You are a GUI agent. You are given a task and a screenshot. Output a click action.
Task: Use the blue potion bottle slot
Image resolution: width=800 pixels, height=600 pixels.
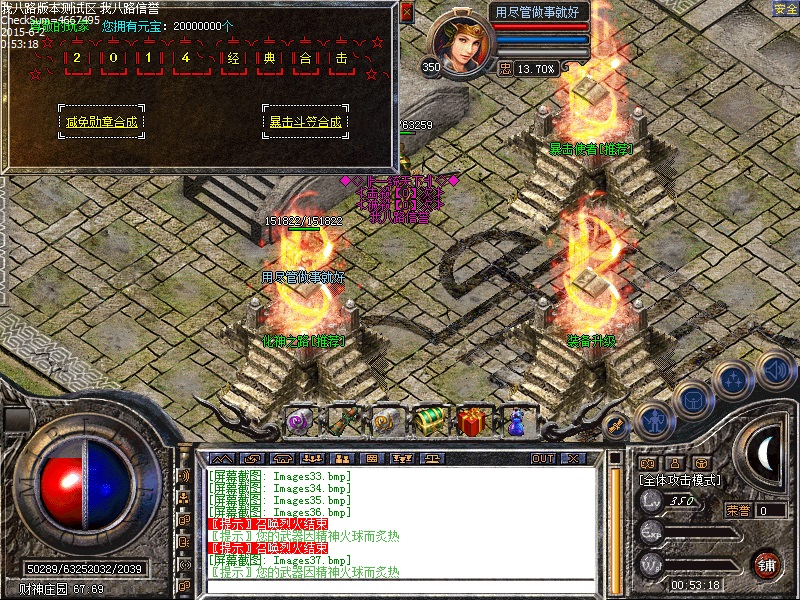[516, 421]
